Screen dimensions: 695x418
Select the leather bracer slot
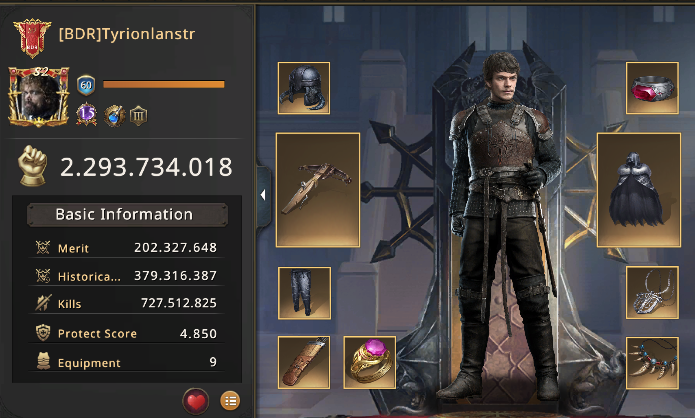pos(304,362)
